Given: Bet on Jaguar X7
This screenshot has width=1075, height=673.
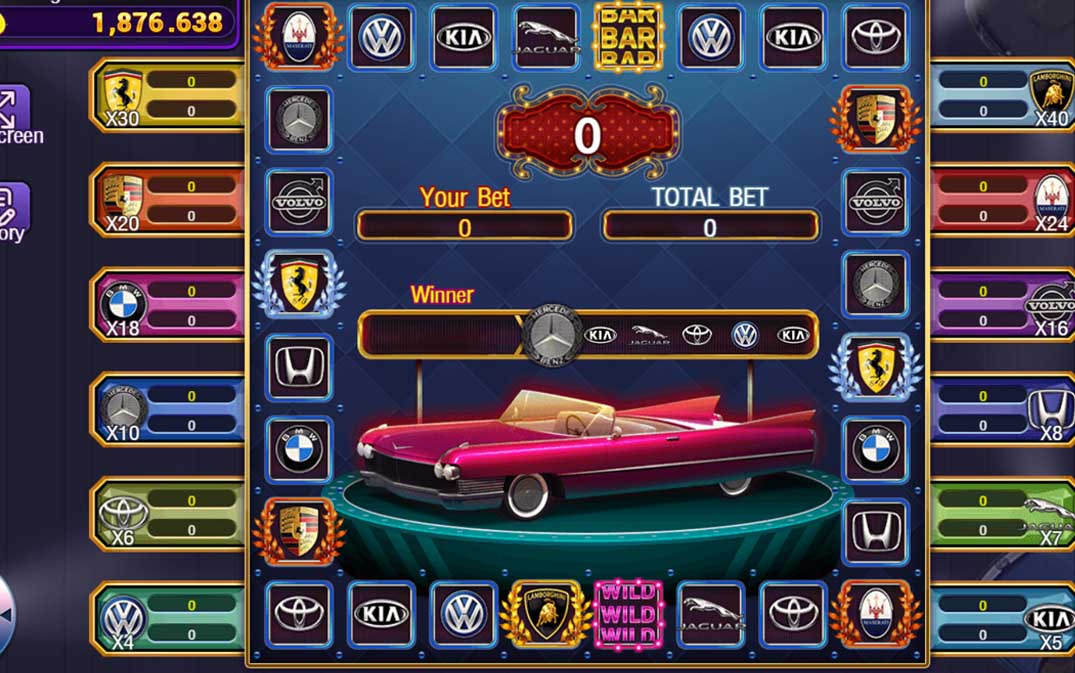Looking at the screenshot, I should click(x=1000, y=514).
